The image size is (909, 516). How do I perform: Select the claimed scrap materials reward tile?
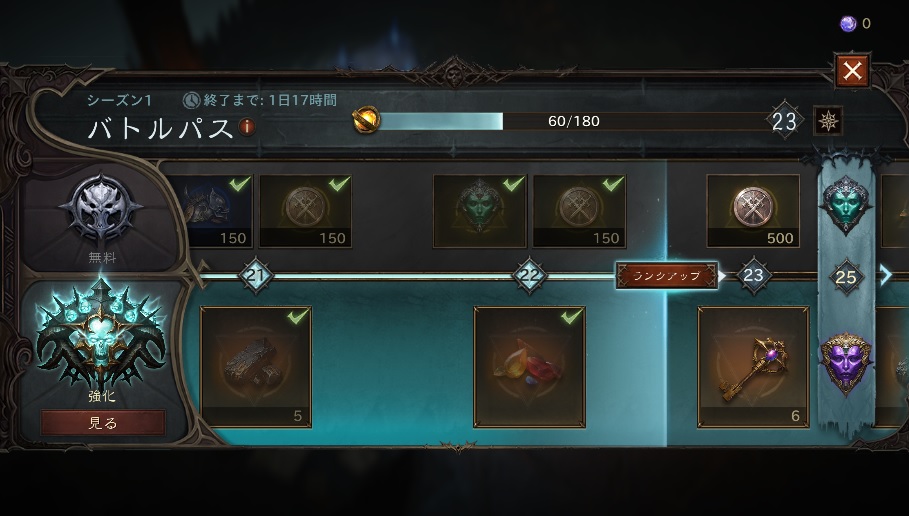click(x=256, y=367)
